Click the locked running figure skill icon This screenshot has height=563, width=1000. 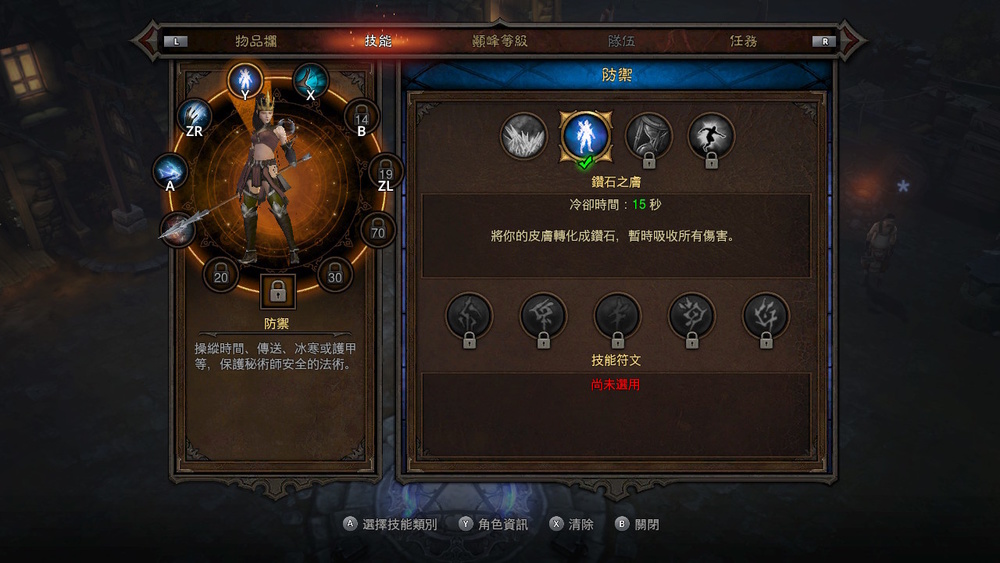[711, 136]
